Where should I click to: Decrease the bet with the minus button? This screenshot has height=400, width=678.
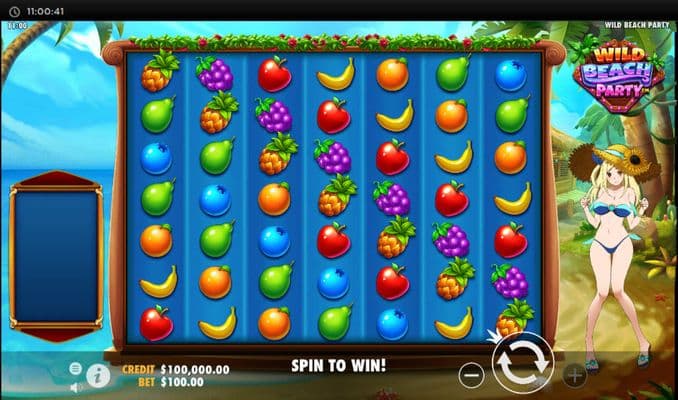(x=472, y=375)
